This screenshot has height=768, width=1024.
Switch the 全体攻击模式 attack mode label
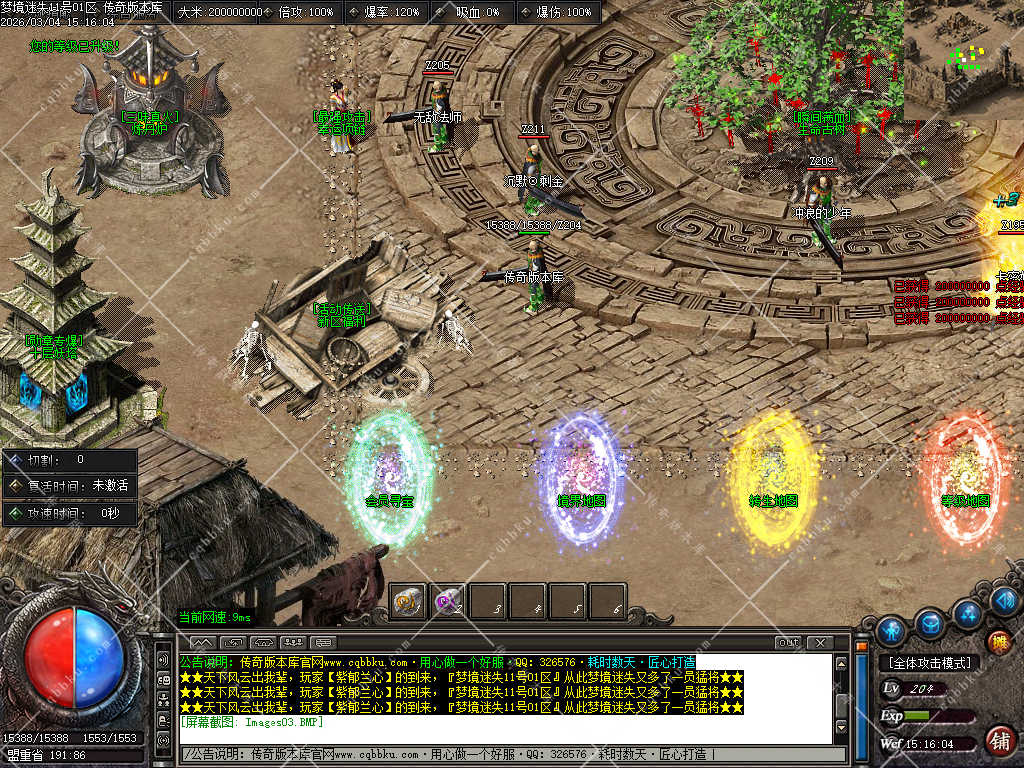coord(929,663)
